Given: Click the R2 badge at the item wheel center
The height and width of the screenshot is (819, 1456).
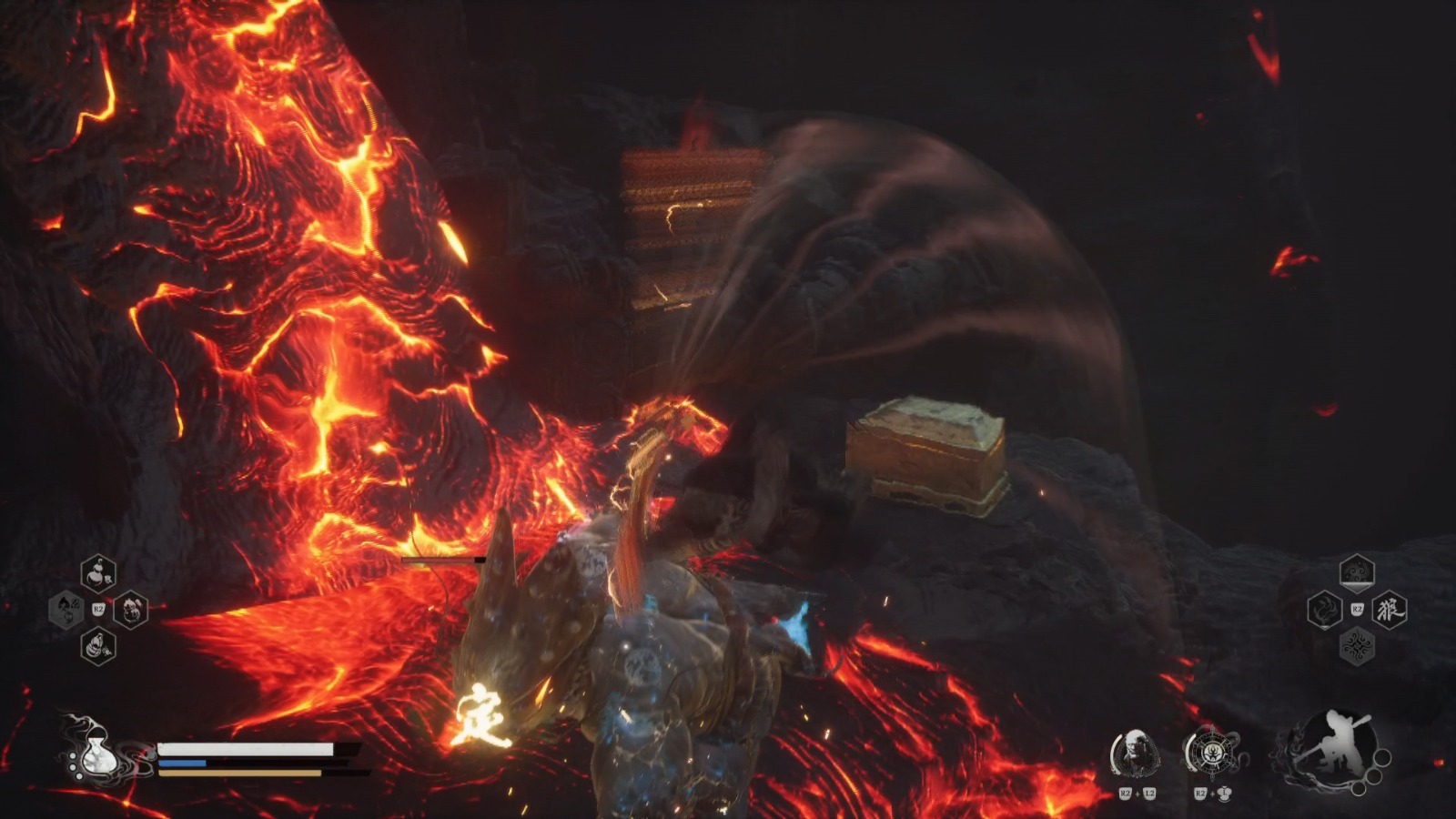Looking at the screenshot, I should 97,609.
